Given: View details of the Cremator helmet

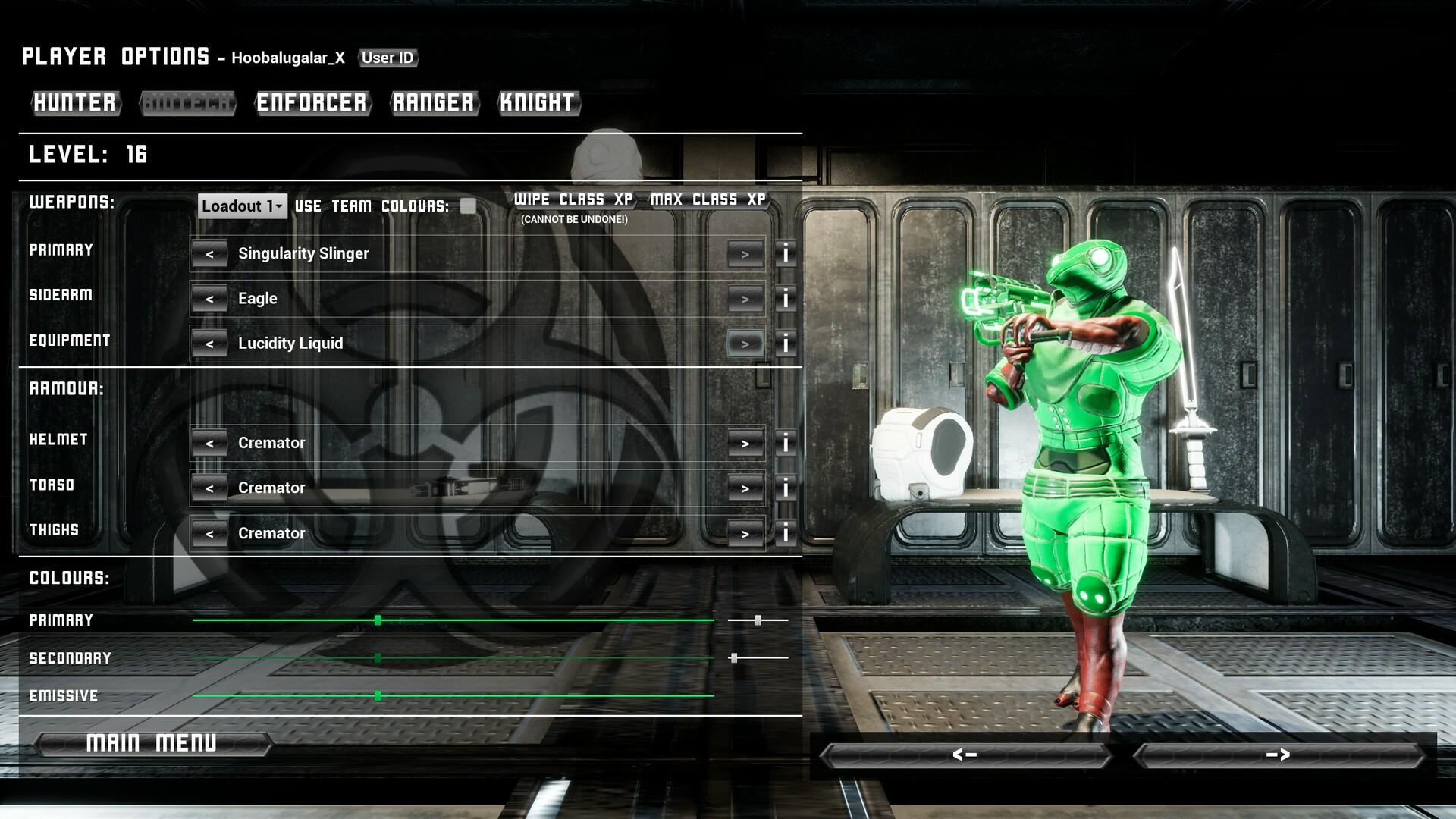Looking at the screenshot, I should (x=785, y=443).
